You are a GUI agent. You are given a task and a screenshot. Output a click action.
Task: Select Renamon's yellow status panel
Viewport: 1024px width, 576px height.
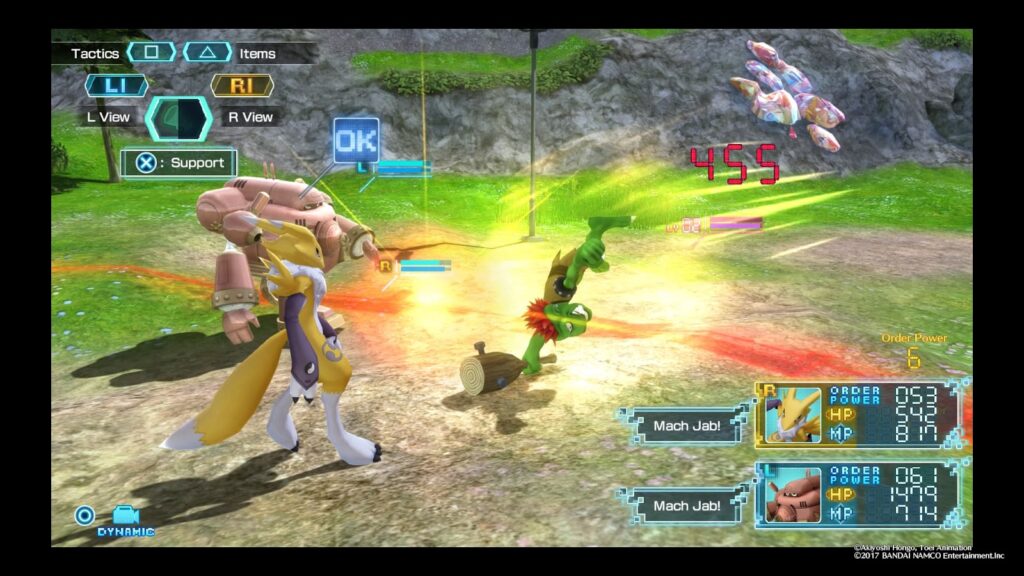coord(861,413)
